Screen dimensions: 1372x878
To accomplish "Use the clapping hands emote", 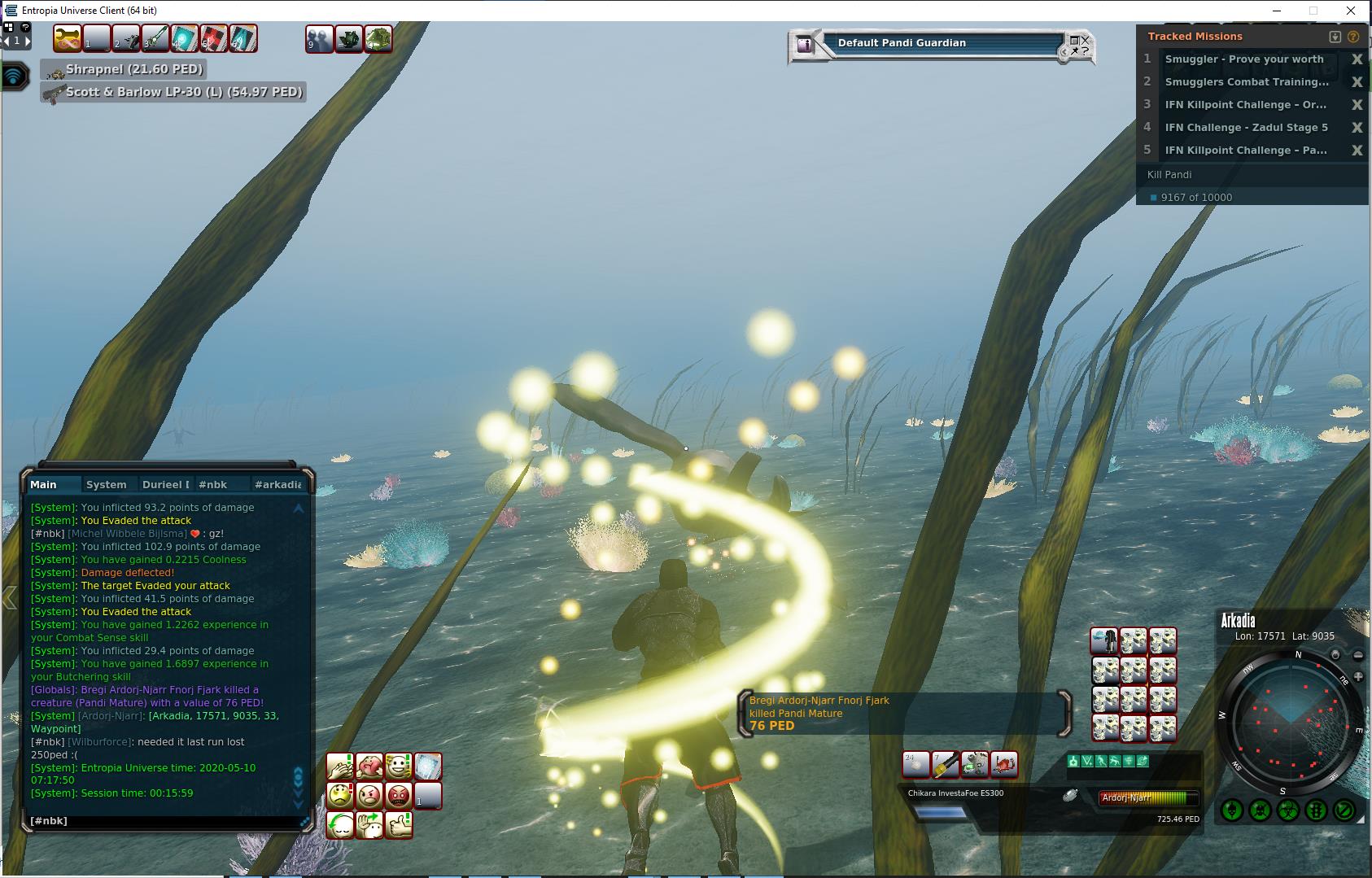I will (340, 766).
